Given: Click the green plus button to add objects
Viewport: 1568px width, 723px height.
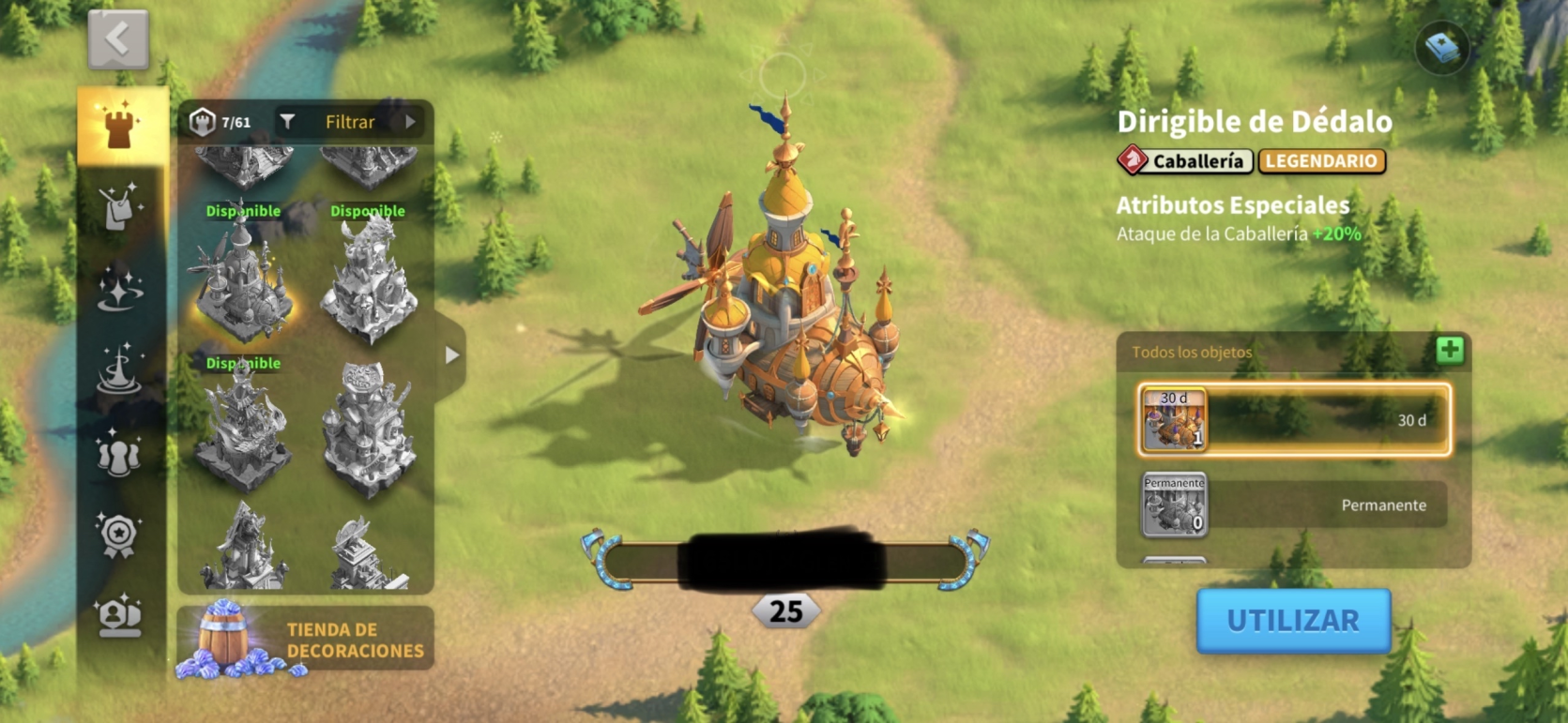Looking at the screenshot, I should coord(1450,351).
